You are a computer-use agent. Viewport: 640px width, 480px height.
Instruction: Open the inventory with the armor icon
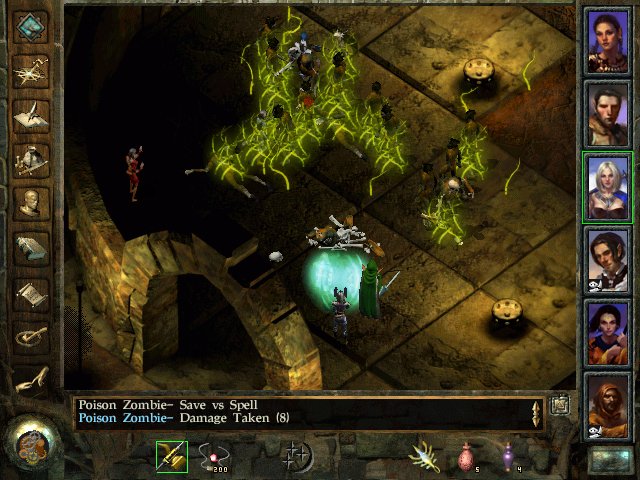(x=33, y=158)
